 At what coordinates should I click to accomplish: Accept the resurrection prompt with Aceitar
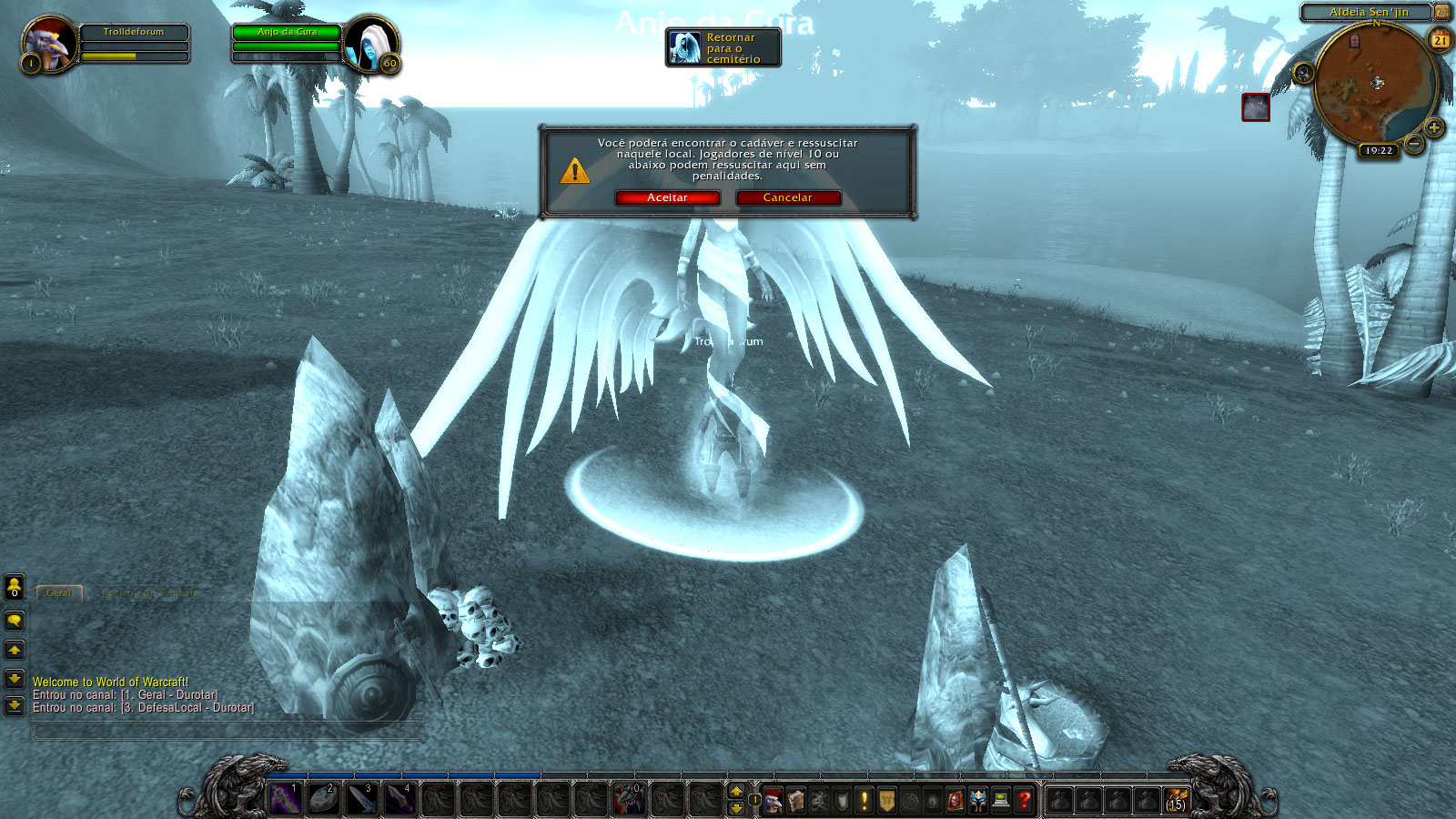point(667,197)
